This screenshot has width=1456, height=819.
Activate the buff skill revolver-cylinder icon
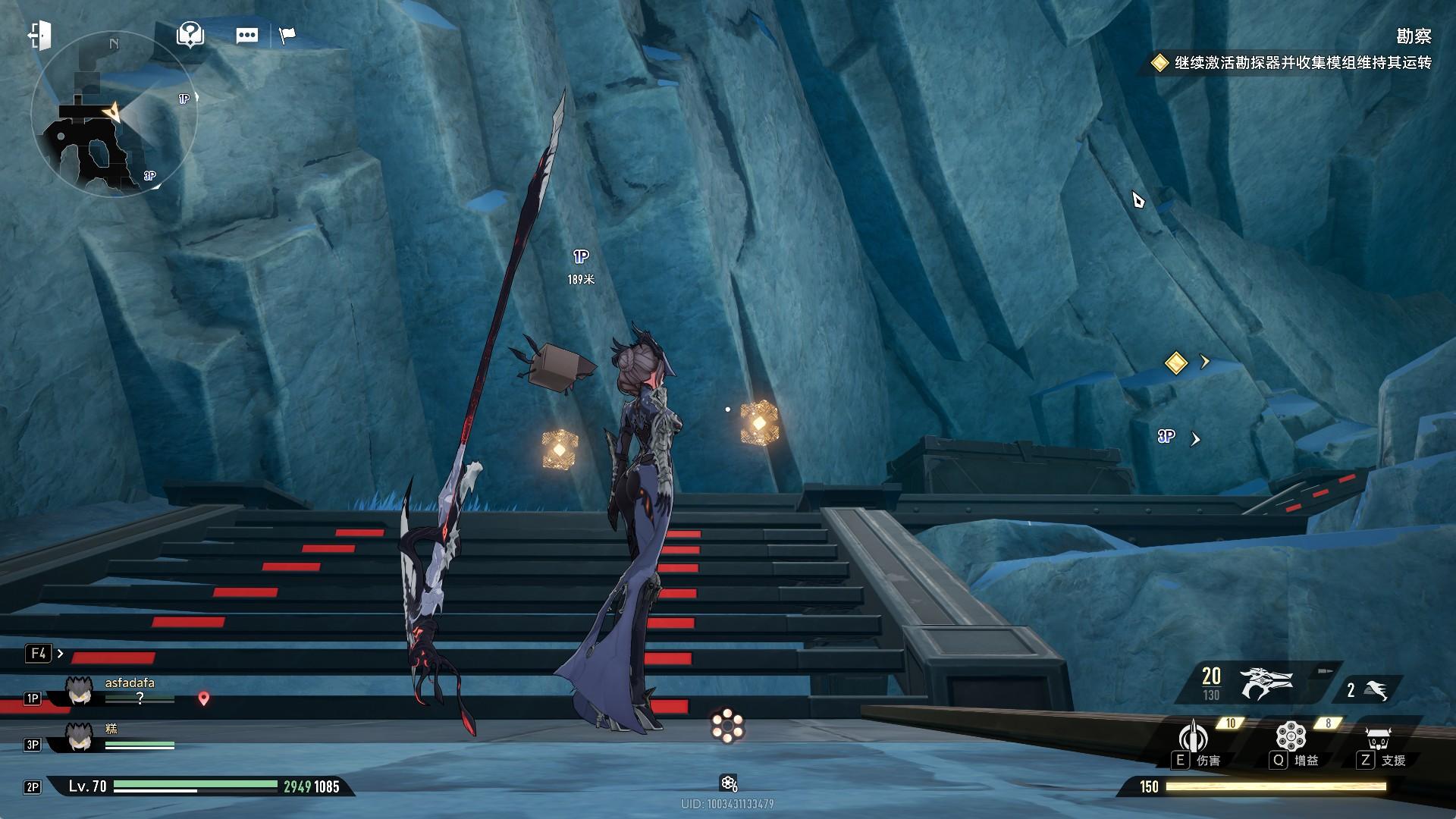click(1290, 737)
